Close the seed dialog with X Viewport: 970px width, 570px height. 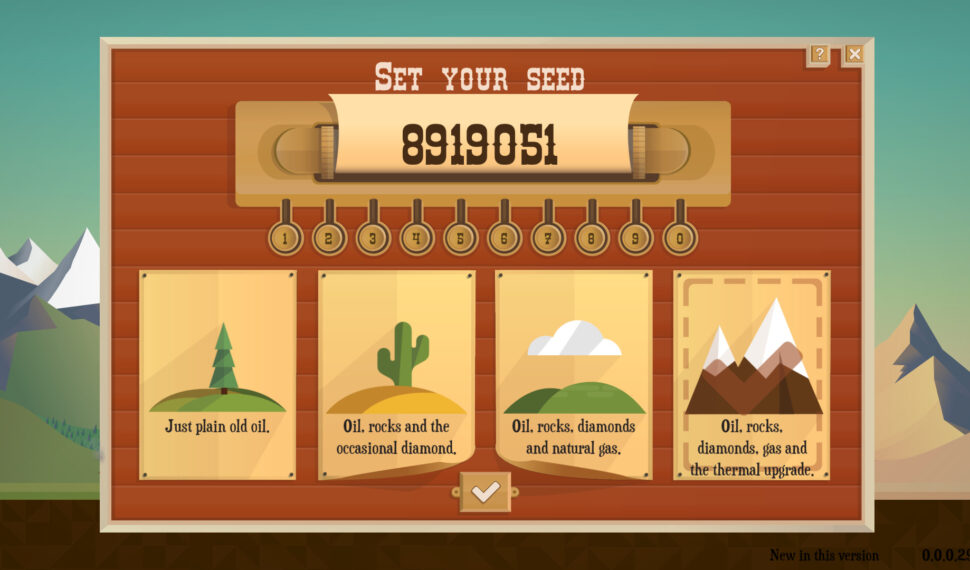coord(854,54)
